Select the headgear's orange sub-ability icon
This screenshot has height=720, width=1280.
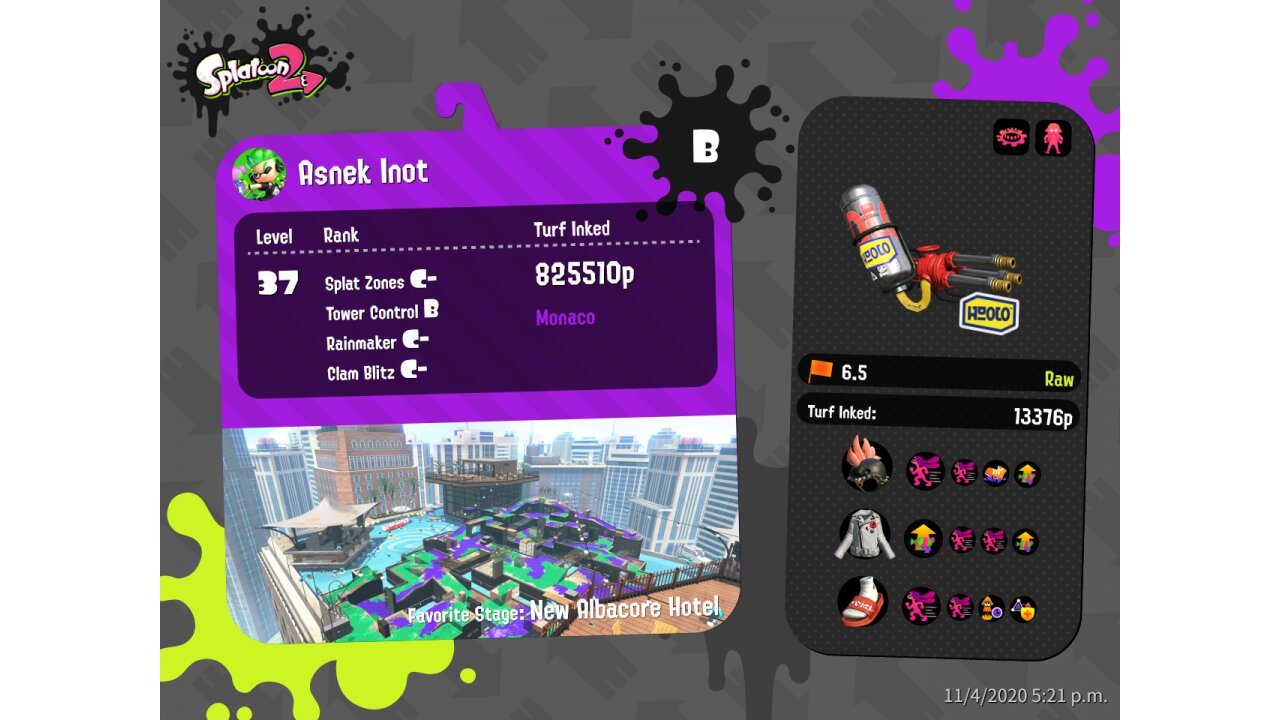(995, 473)
